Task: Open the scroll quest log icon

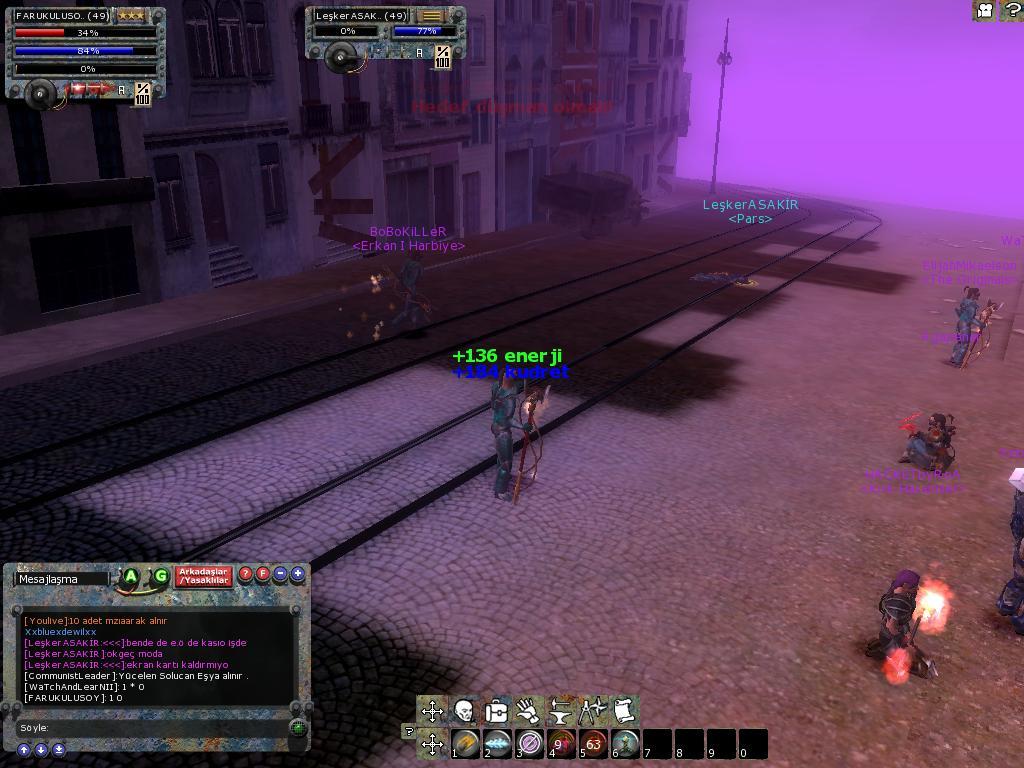Action: [624, 712]
